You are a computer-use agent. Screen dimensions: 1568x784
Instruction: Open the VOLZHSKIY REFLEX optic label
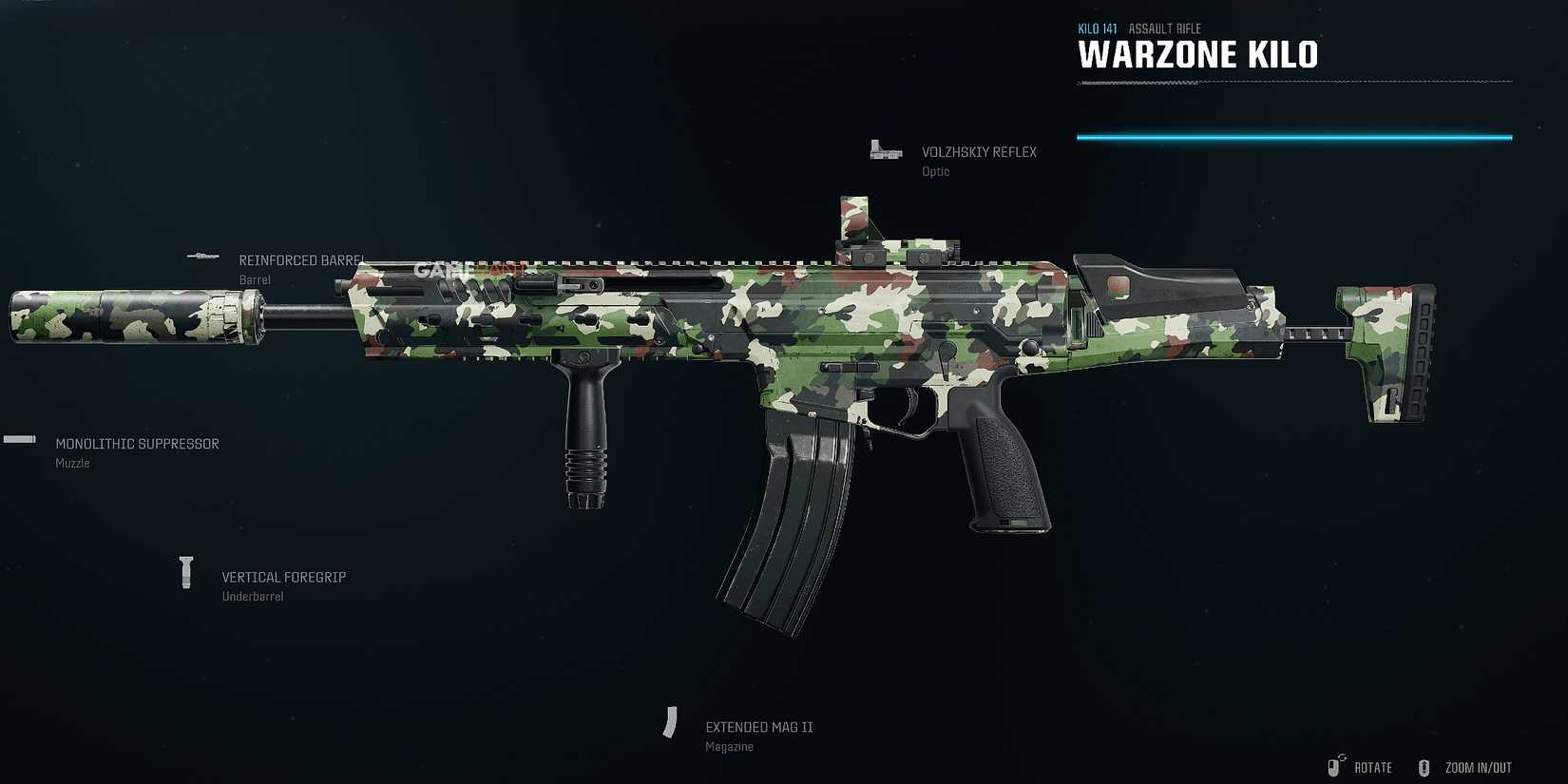(x=980, y=152)
